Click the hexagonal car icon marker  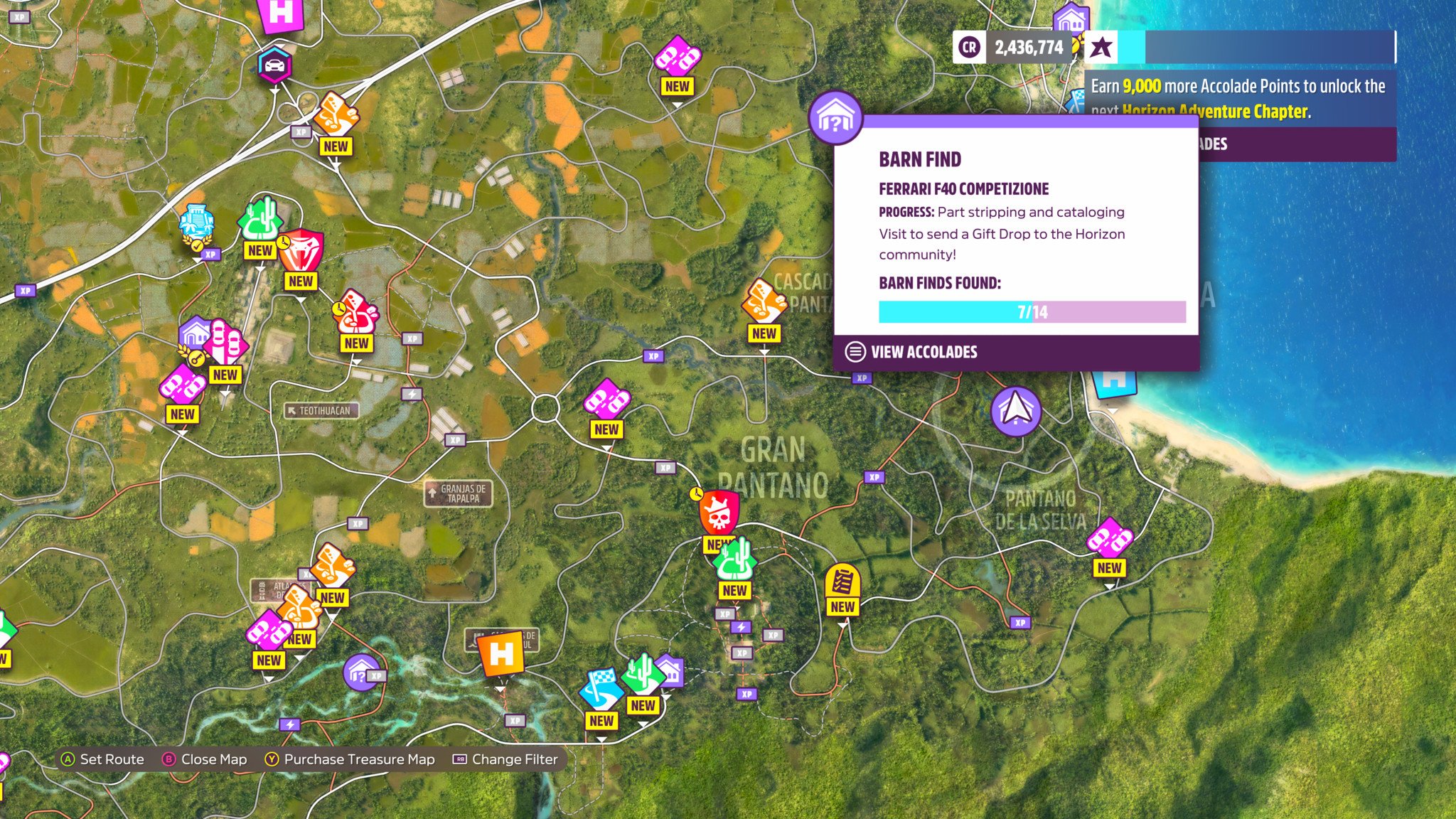tap(274, 65)
